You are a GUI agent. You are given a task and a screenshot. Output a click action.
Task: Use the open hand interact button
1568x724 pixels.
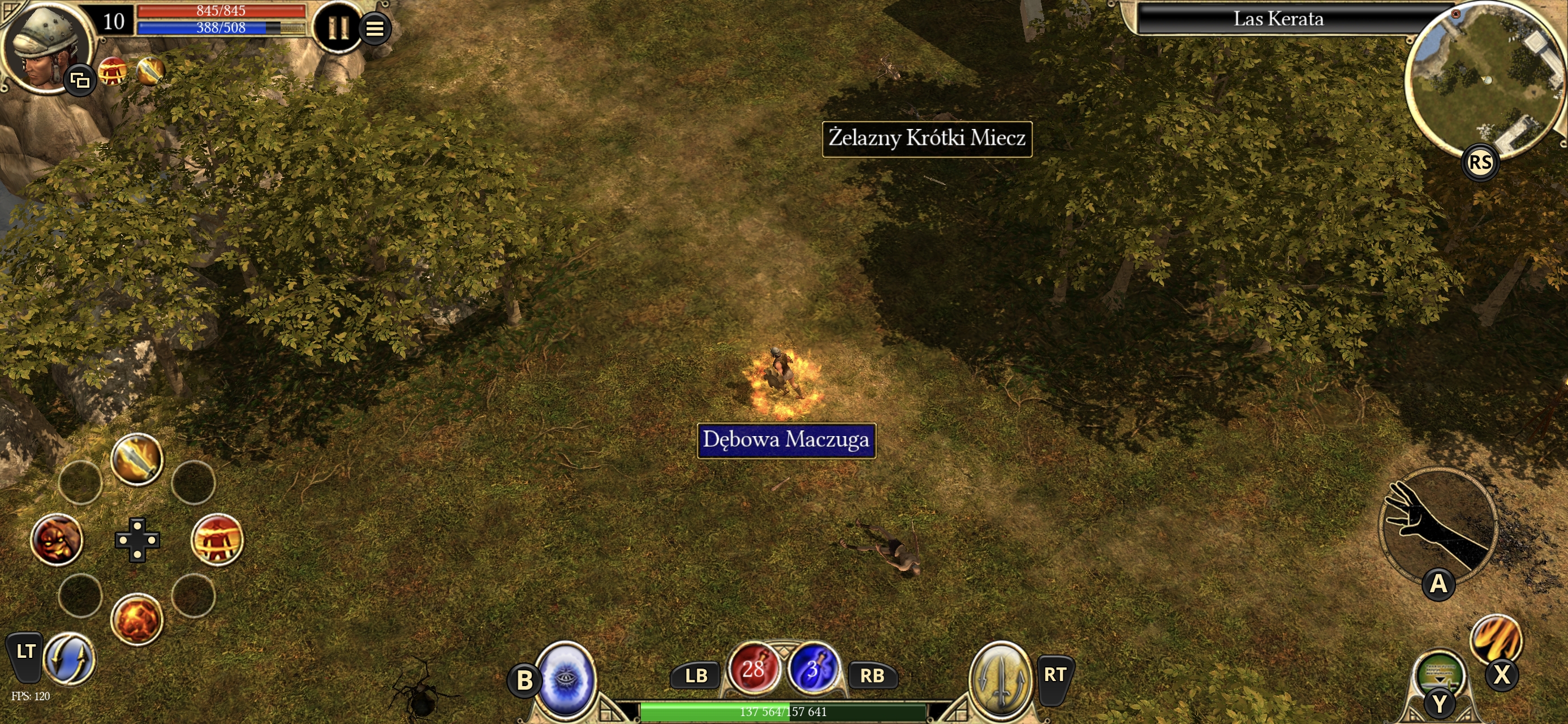(x=1437, y=524)
